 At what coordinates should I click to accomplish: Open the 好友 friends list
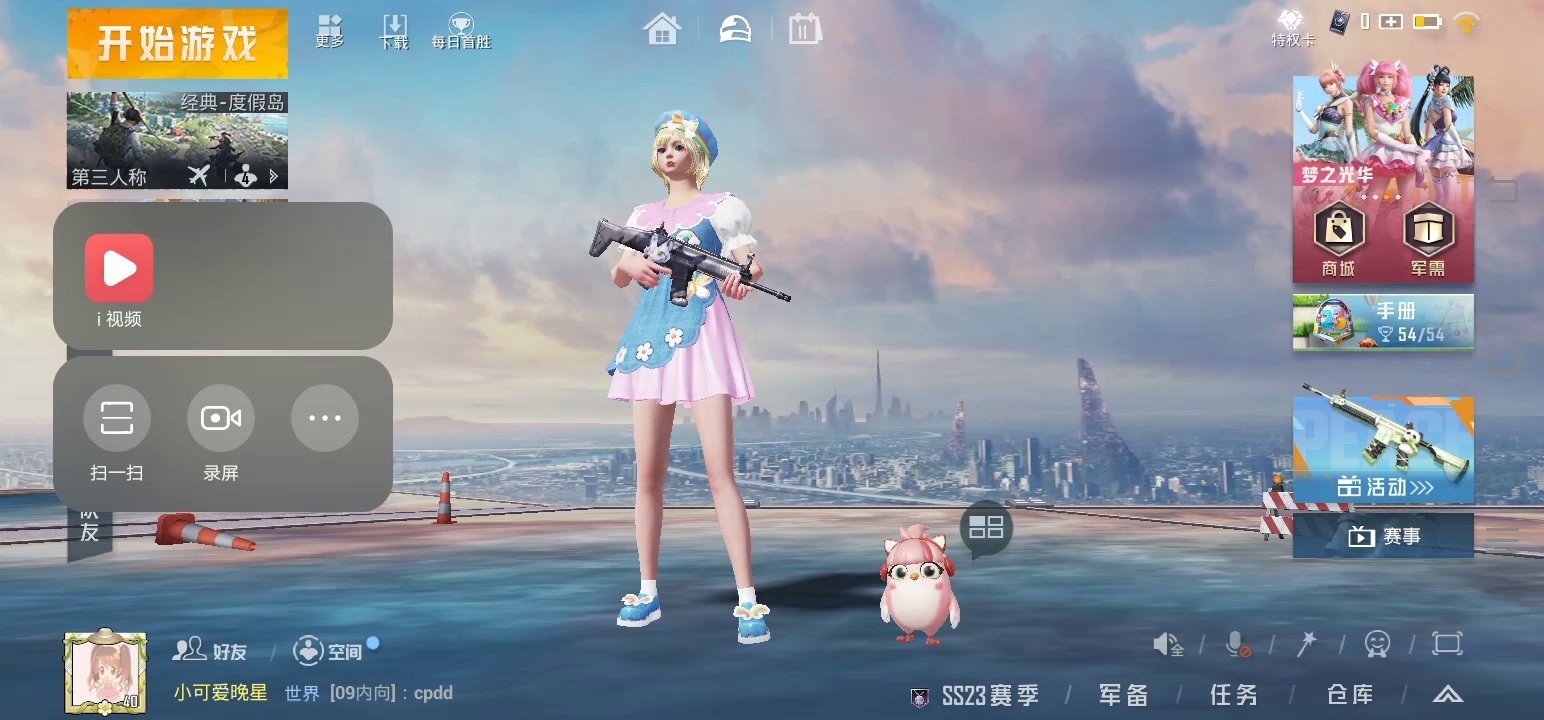(210, 651)
